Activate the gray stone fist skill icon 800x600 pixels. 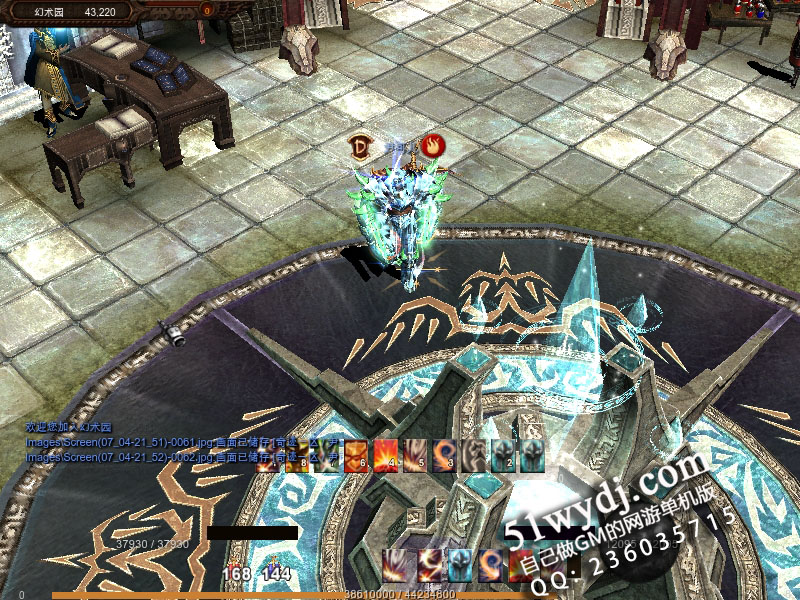pyautogui.click(x=472, y=455)
